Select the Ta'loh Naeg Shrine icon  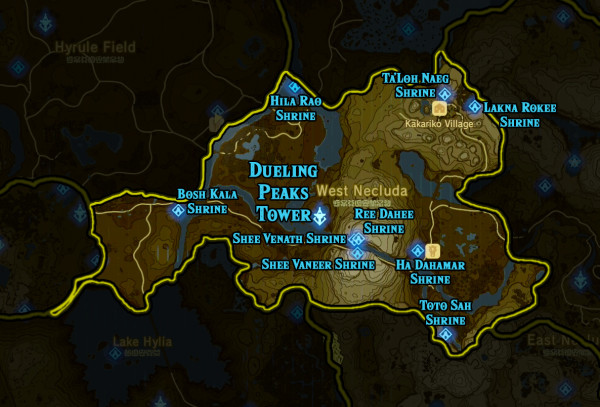(445, 94)
